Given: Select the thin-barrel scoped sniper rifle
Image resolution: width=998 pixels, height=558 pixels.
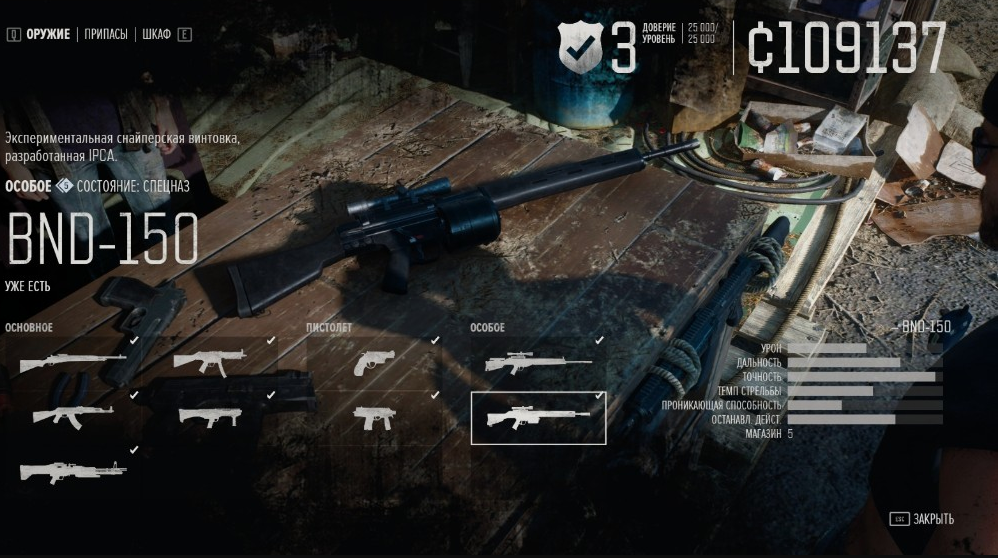Looking at the screenshot, I should (537, 363).
